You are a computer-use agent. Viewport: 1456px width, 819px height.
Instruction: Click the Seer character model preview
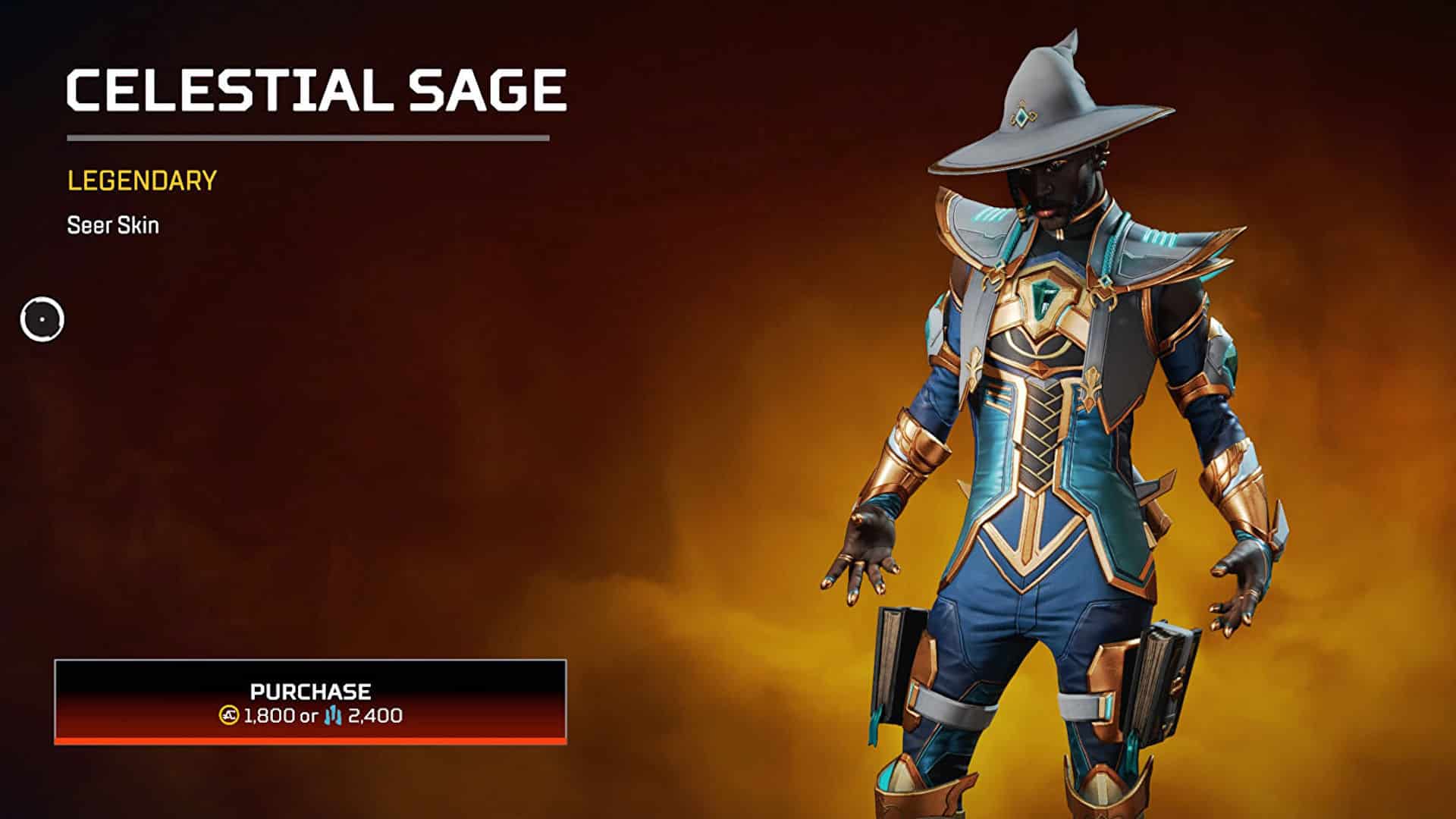click(x=1046, y=417)
